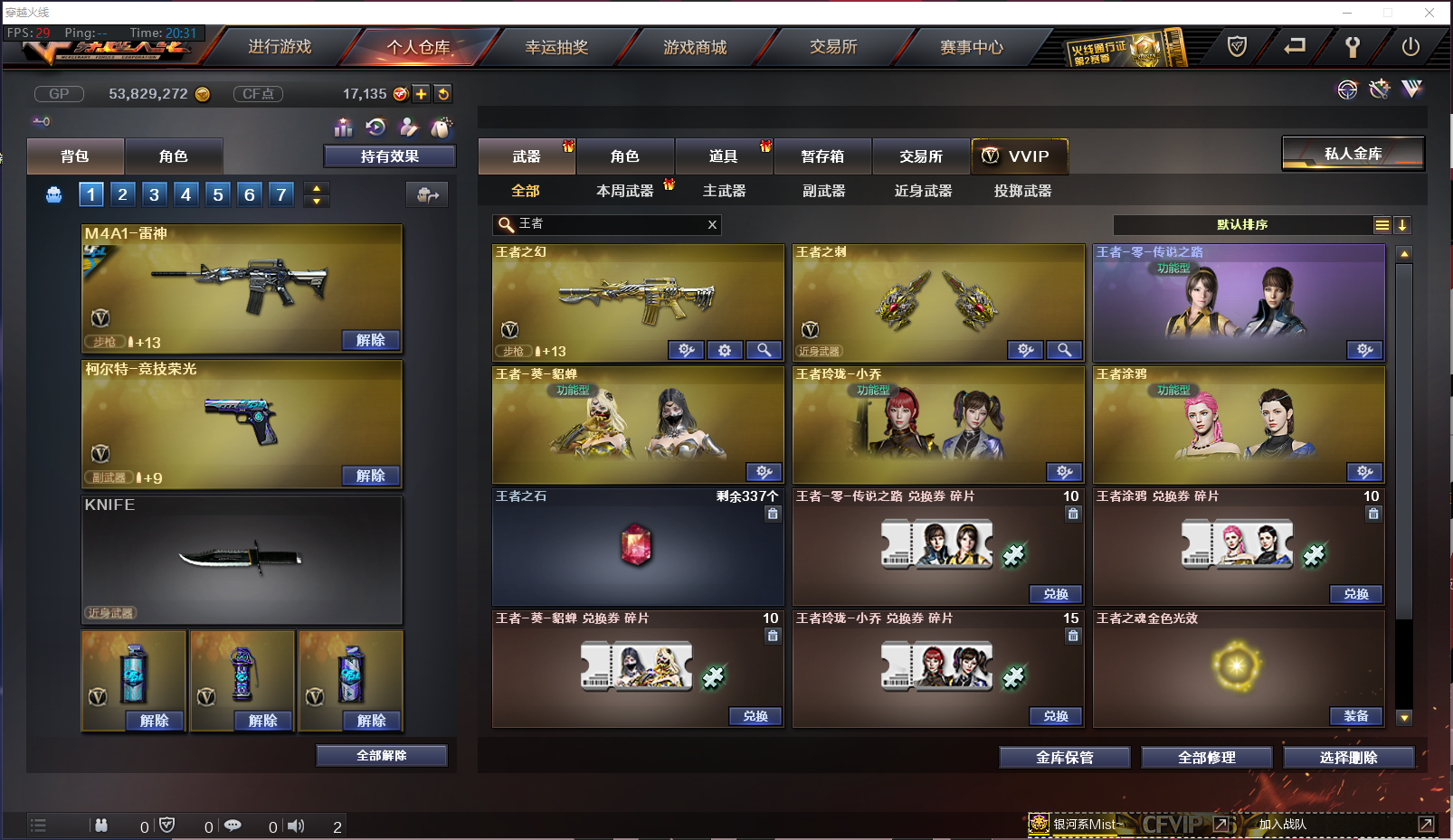Click the wrench settings icon in the top bar
1453x840 pixels.
pyautogui.click(x=1353, y=47)
